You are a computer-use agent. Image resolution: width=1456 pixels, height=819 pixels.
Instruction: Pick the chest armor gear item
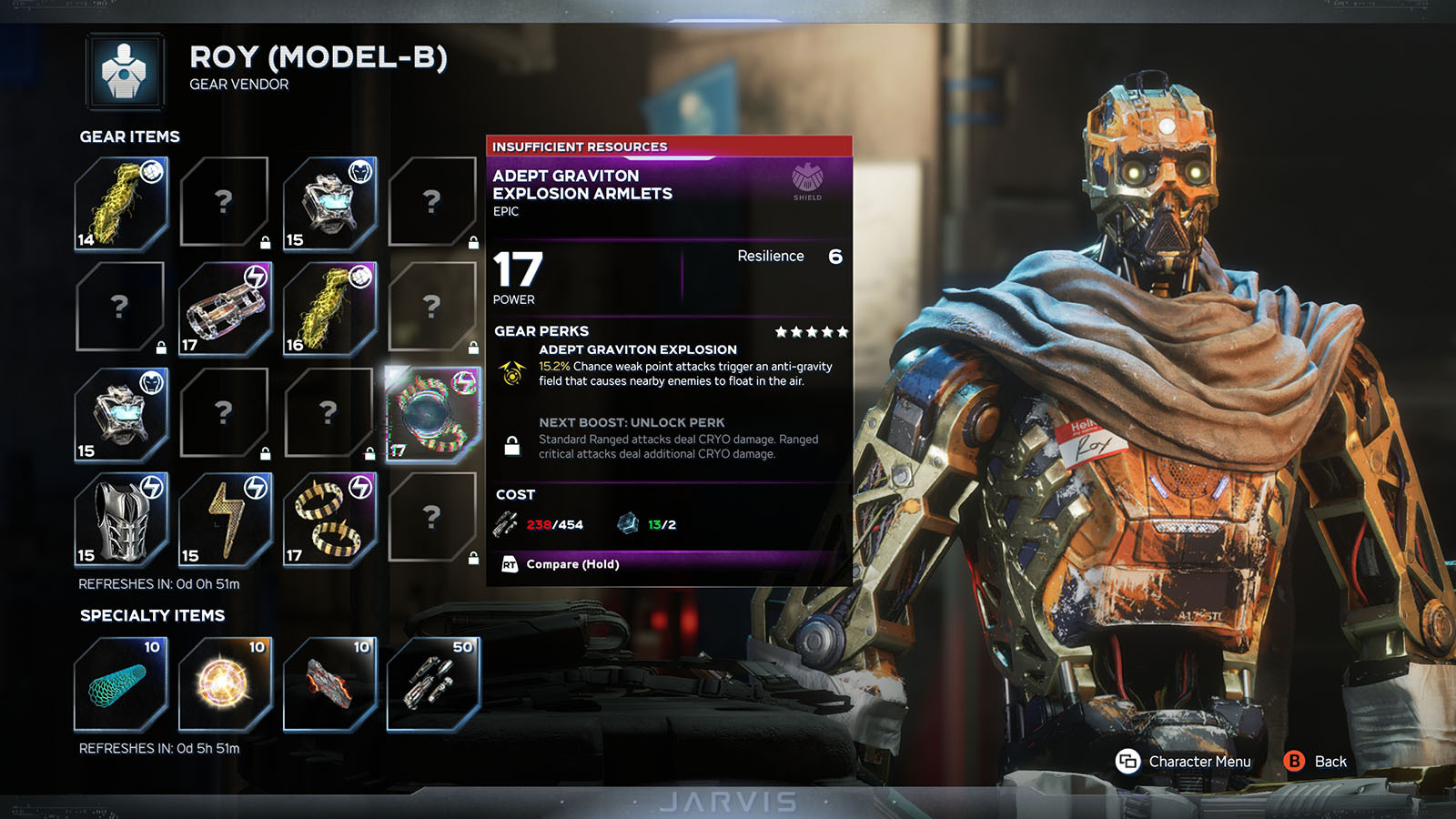click(121, 519)
